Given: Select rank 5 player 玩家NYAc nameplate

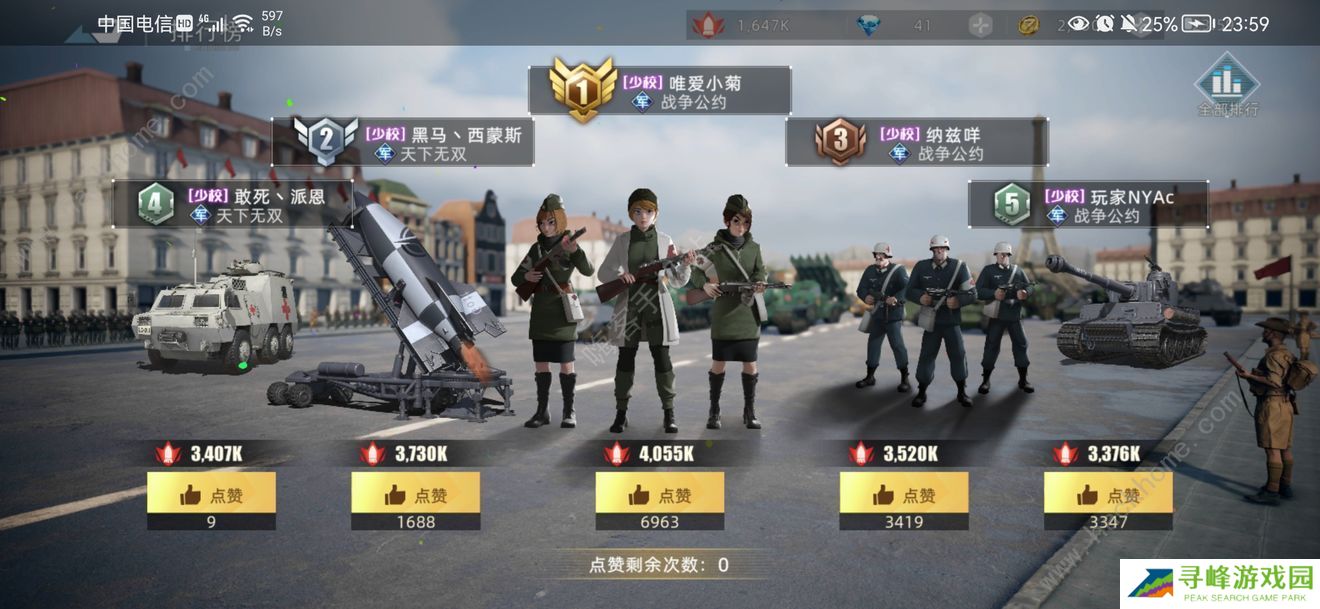Looking at the screenshot, I should tap(1090, 205).
